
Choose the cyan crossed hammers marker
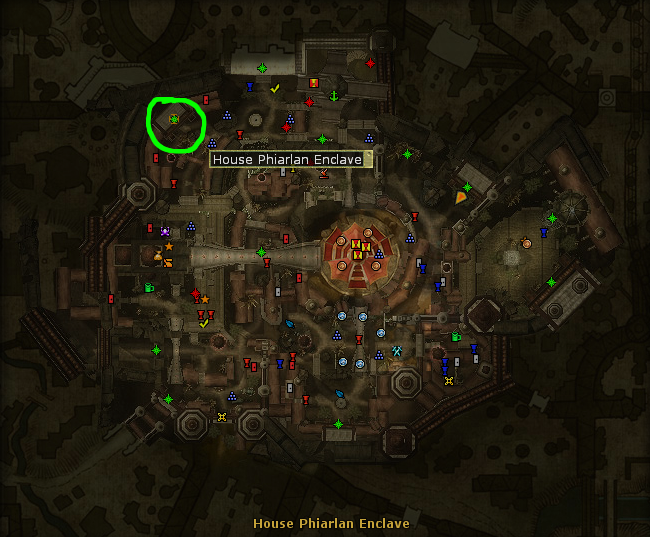point(398,351)
